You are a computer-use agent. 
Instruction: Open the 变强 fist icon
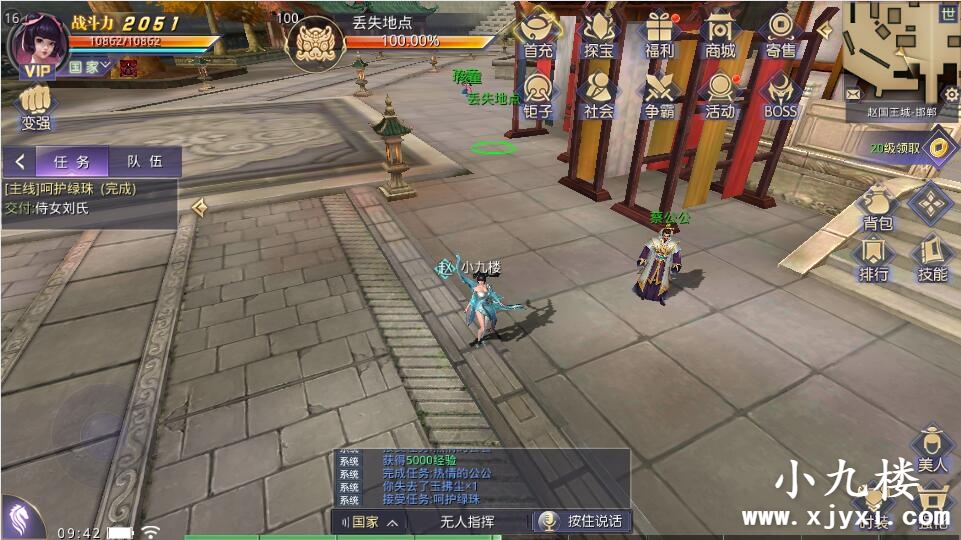click(36, 108)
